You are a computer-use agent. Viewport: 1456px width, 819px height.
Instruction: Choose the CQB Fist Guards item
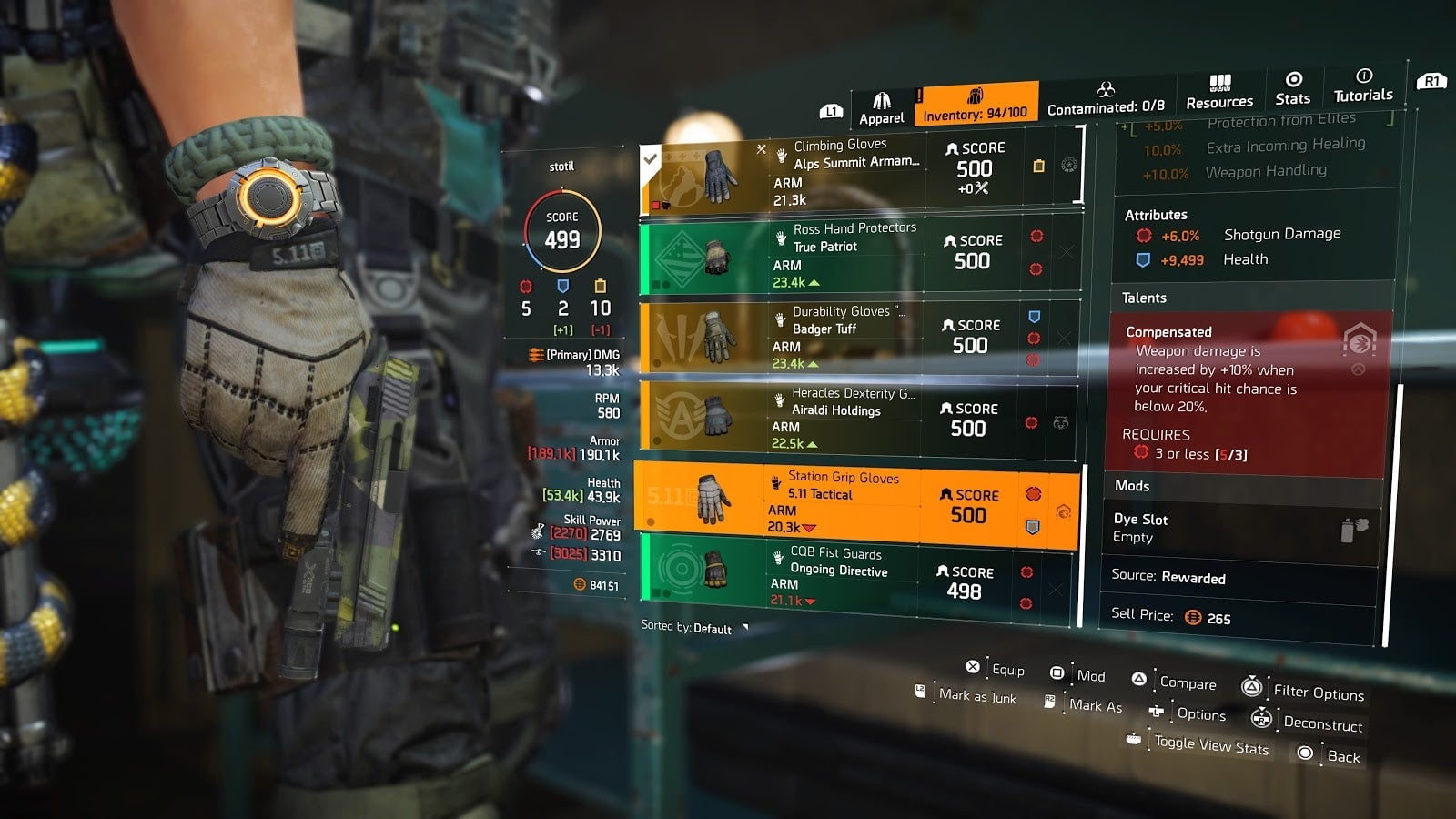pyautogui.click(x=854, y=577)
